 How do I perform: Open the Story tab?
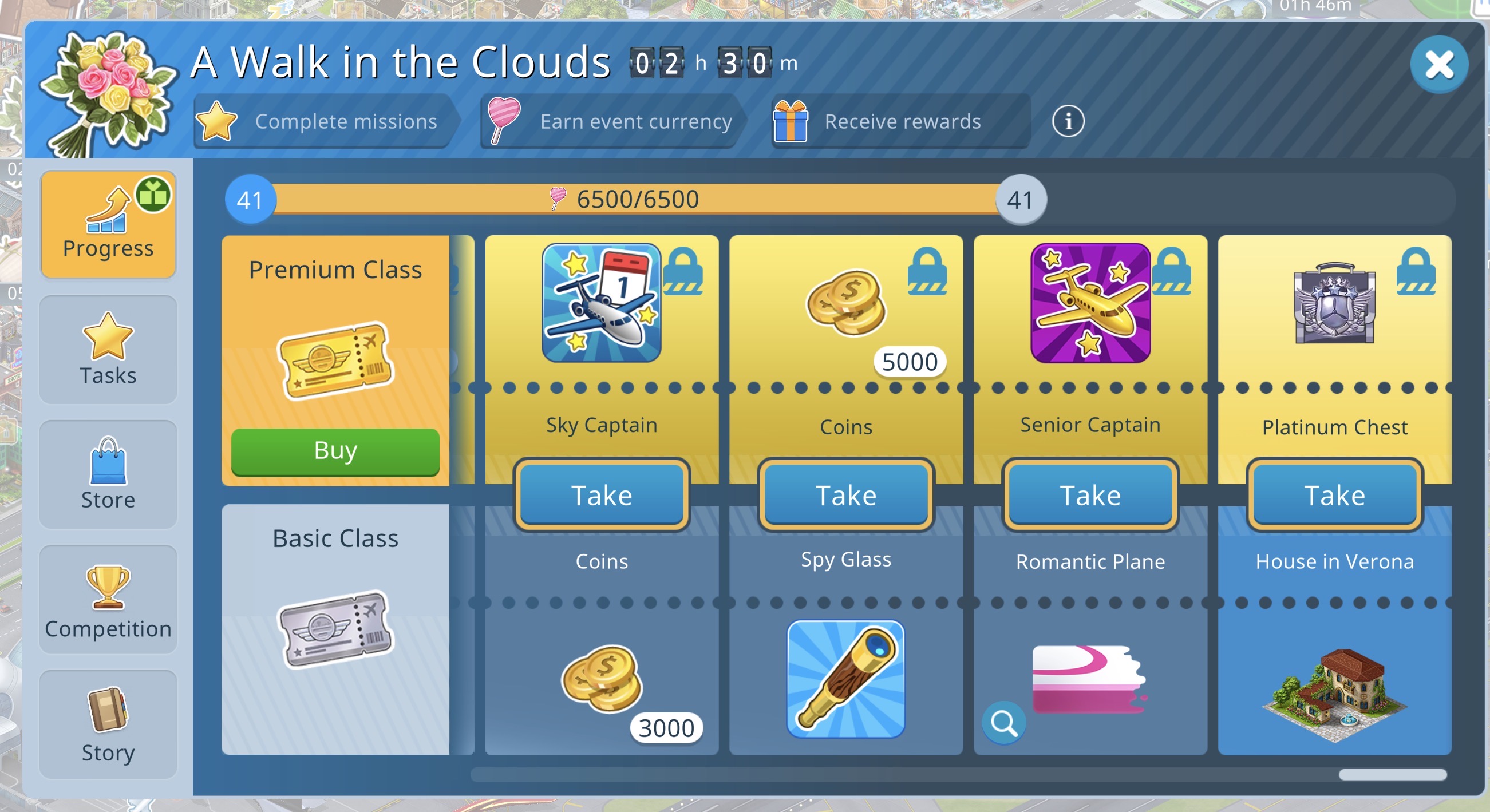tap(108, 724)
